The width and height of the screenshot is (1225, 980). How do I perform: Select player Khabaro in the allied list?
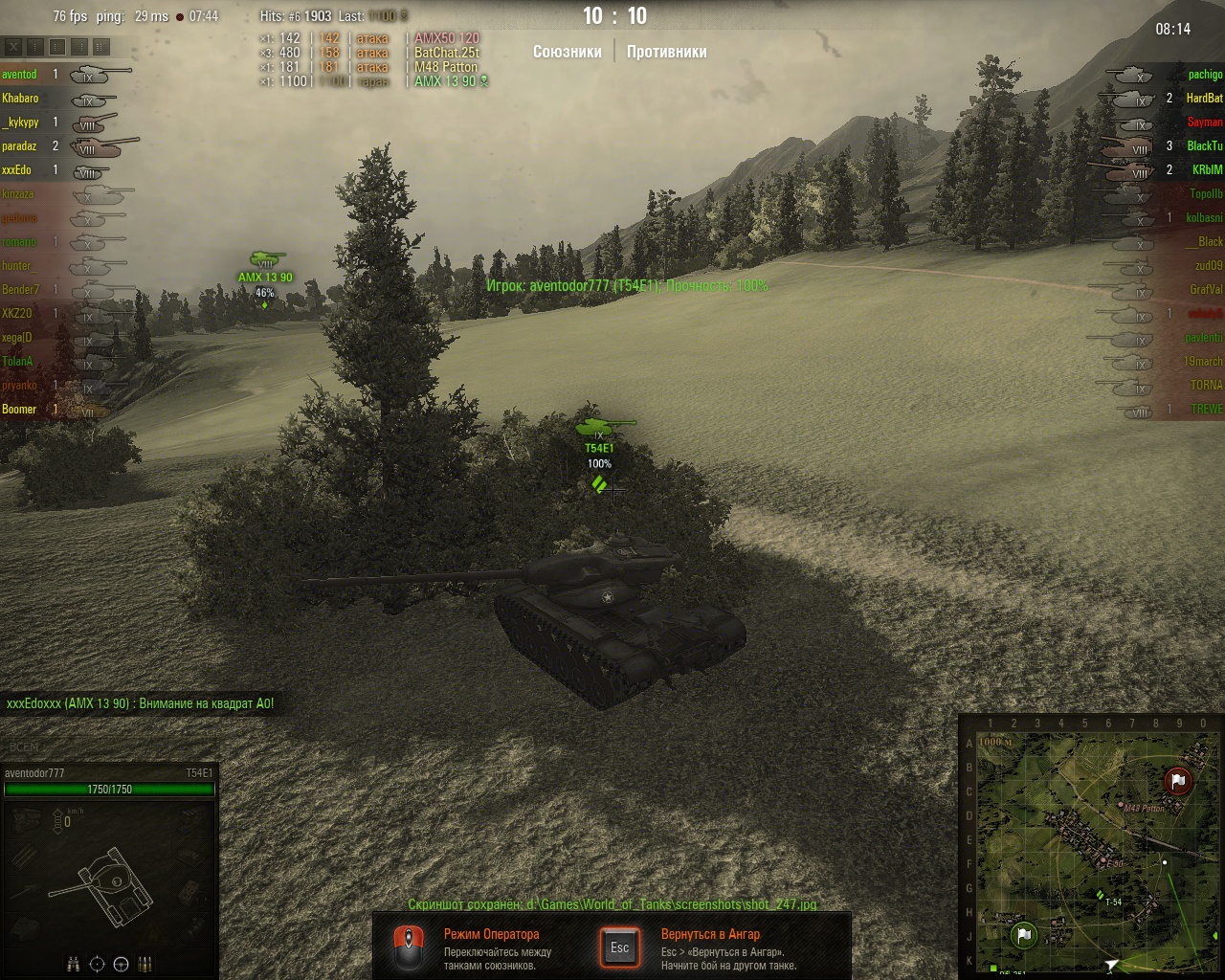21,99
